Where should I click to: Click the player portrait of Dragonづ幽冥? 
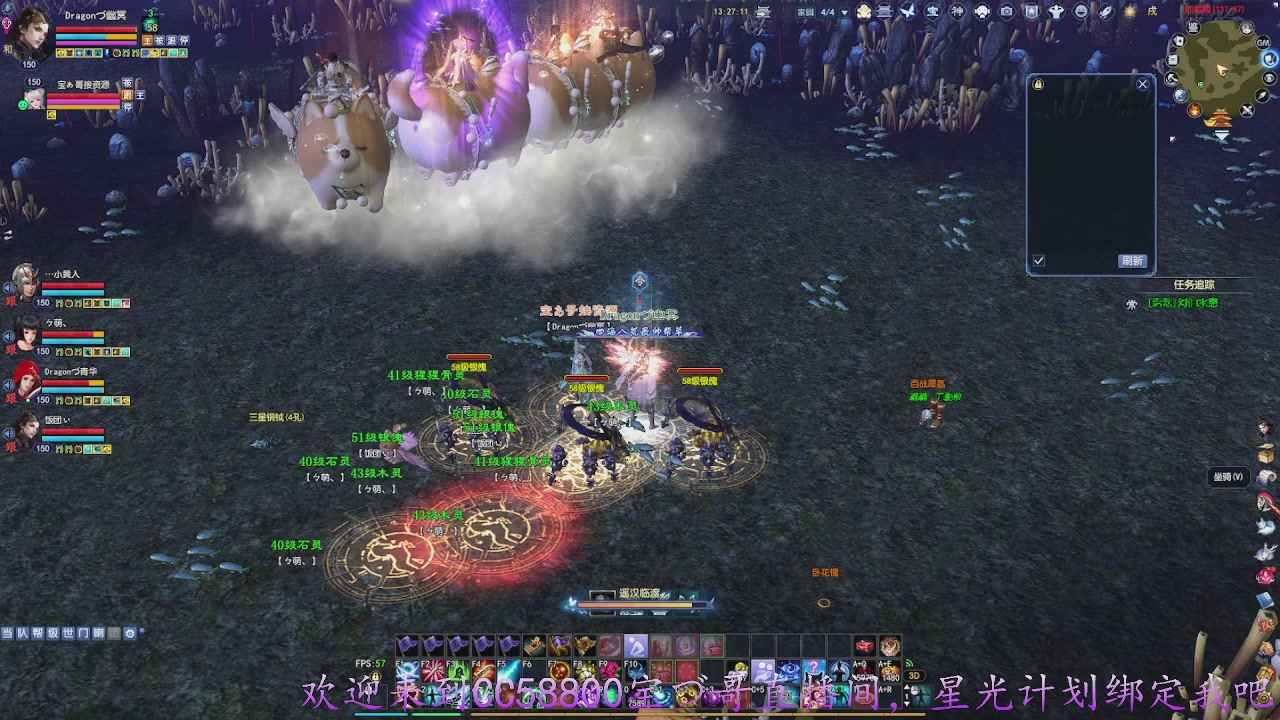(x=30, y=30)
